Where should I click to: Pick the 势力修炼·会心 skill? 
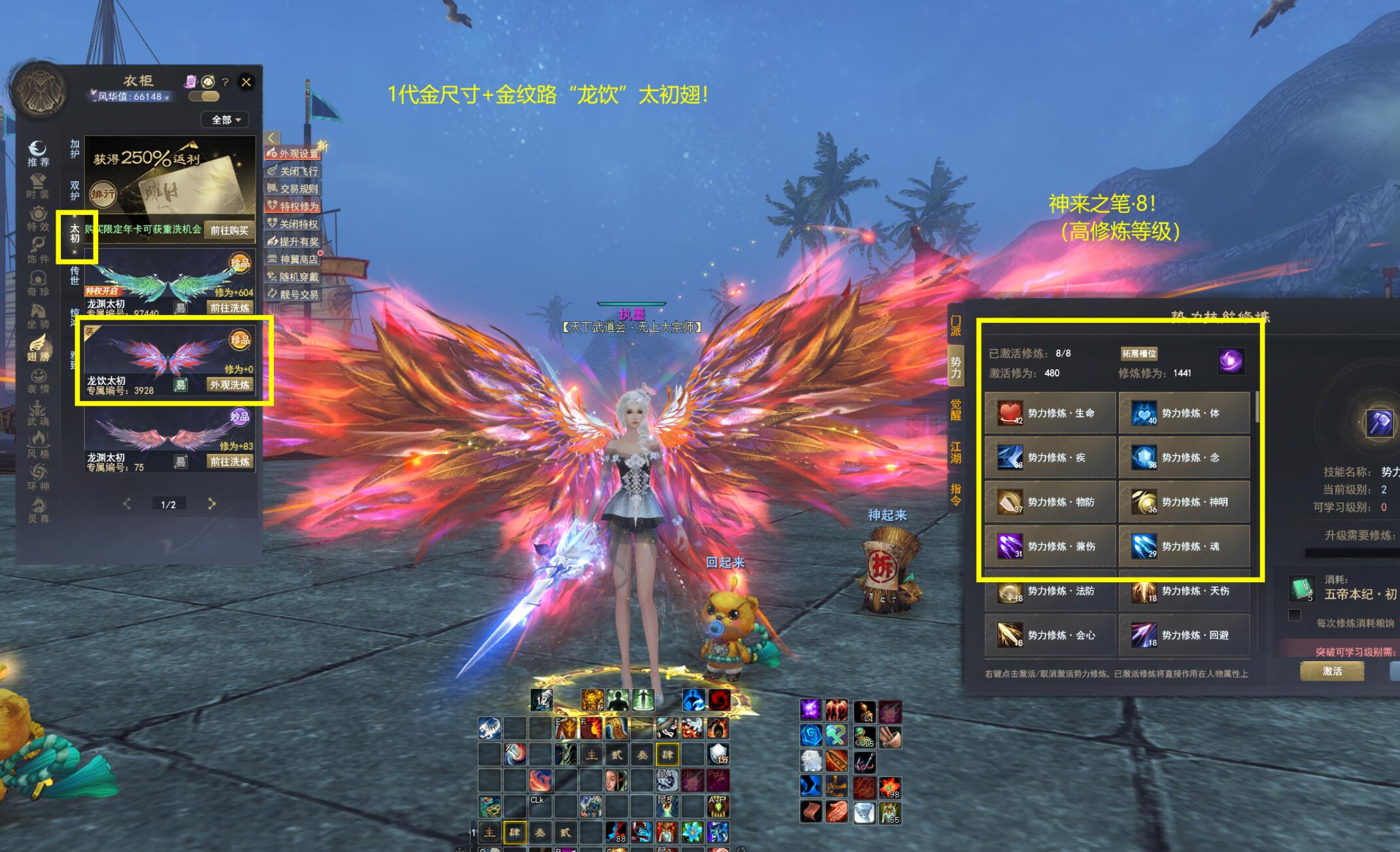click(x=1050, y=635)
